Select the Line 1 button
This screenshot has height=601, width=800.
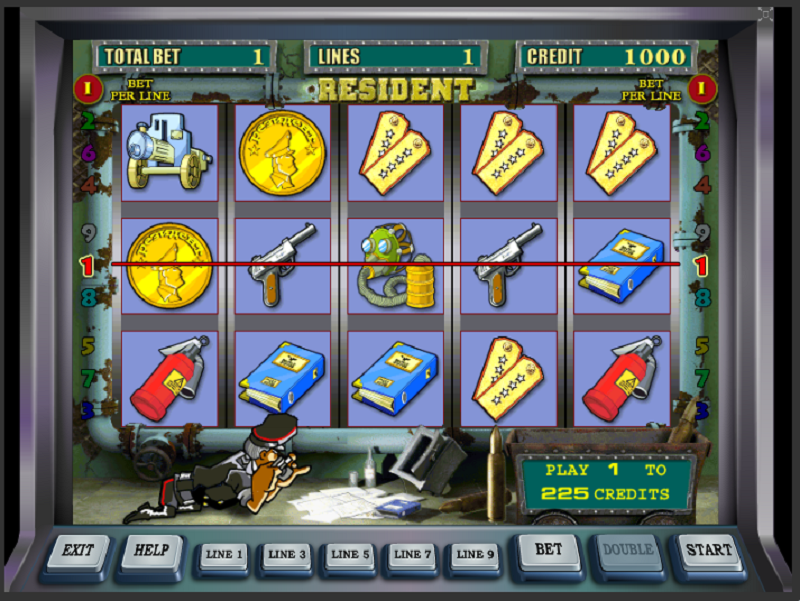[x=223, y=554]
